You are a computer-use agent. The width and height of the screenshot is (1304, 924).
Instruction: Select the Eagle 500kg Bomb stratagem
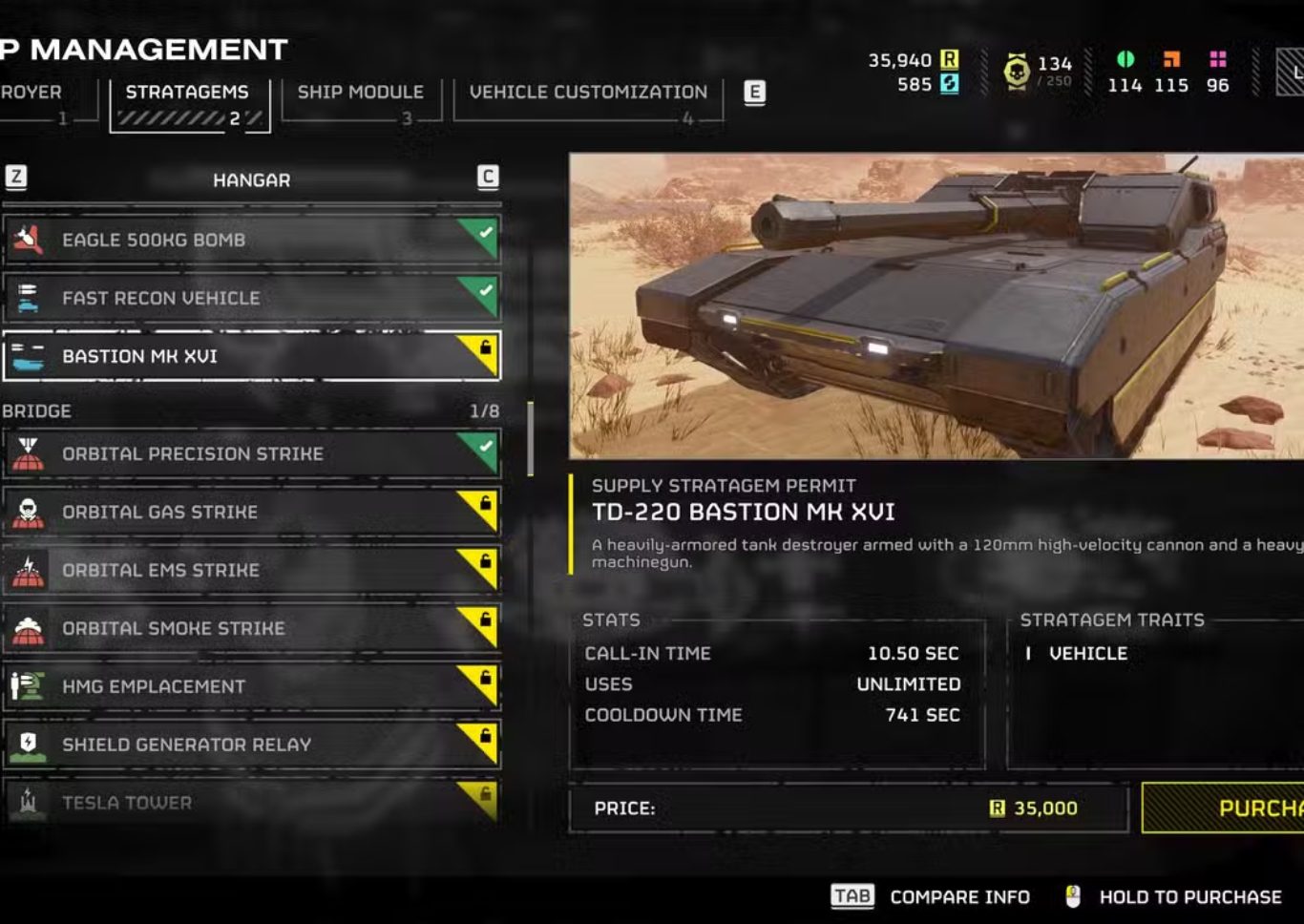(251, 240)
